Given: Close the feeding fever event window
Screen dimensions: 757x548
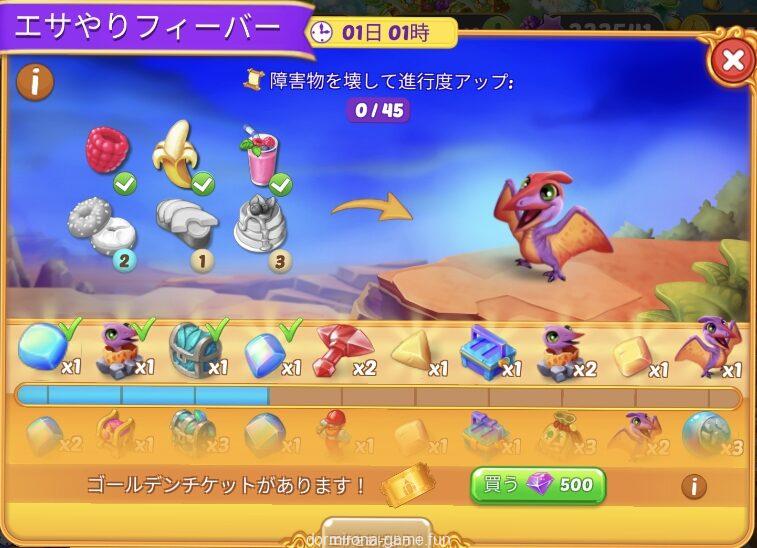Looking at the screenshot, I should pos(732,60).
